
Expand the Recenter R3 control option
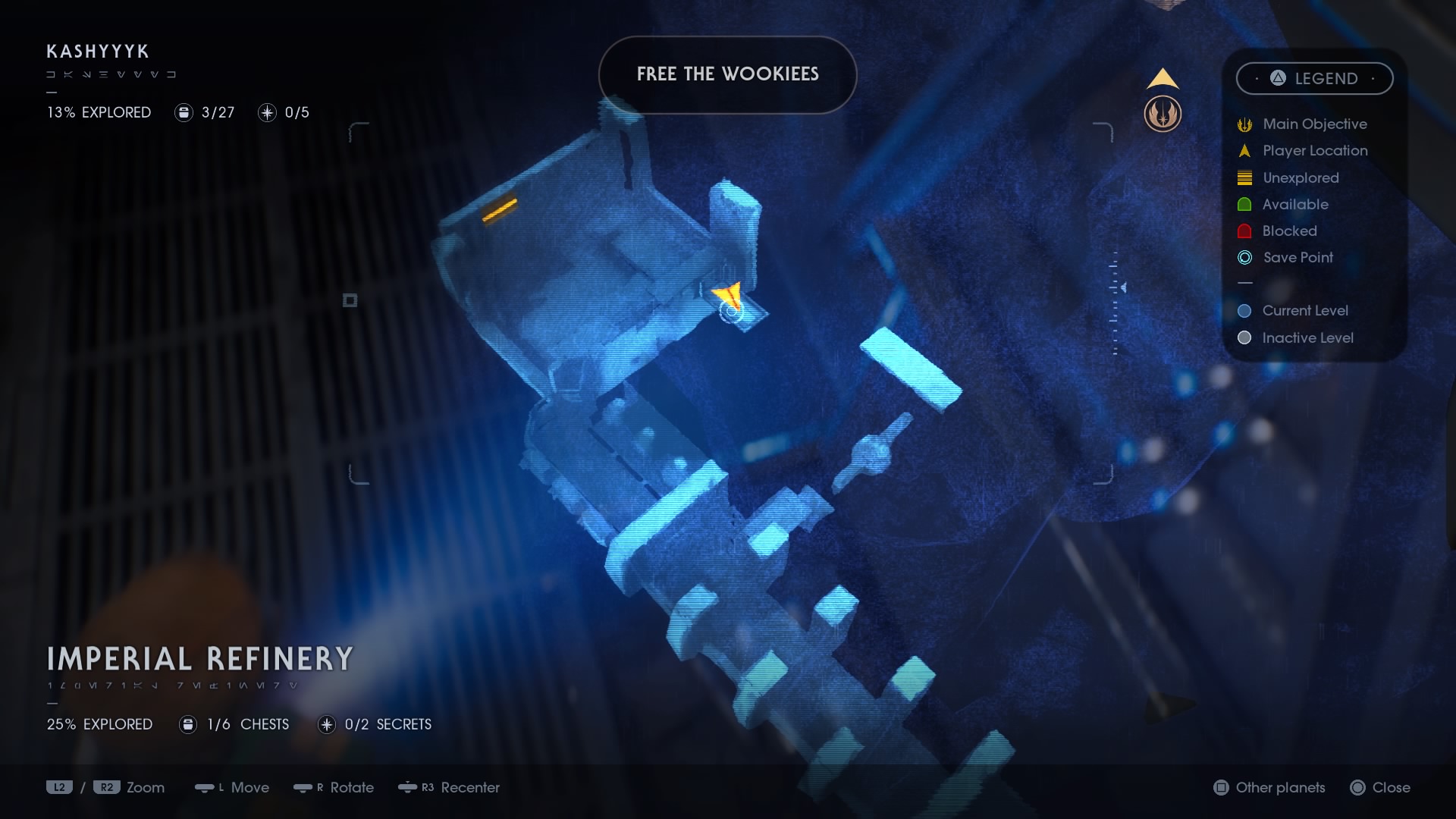click(450, 788)
